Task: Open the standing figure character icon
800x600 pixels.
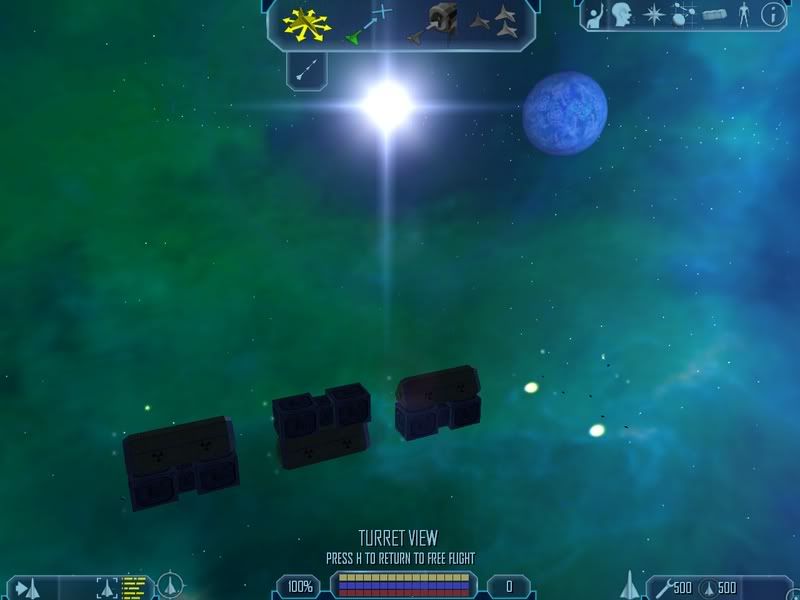Action: pos(743,15)
